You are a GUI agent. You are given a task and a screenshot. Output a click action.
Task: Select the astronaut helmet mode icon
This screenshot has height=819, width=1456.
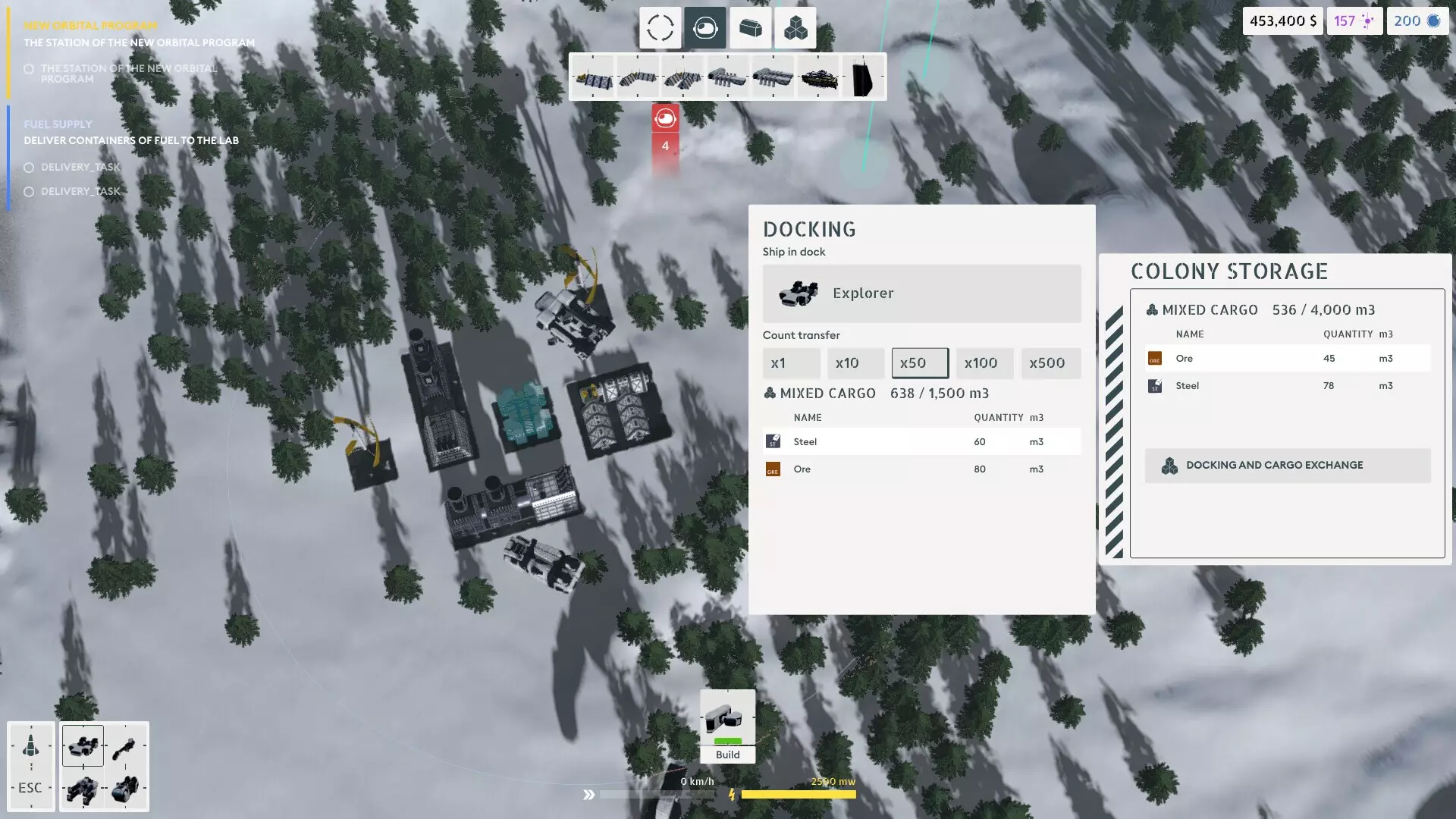704,27
